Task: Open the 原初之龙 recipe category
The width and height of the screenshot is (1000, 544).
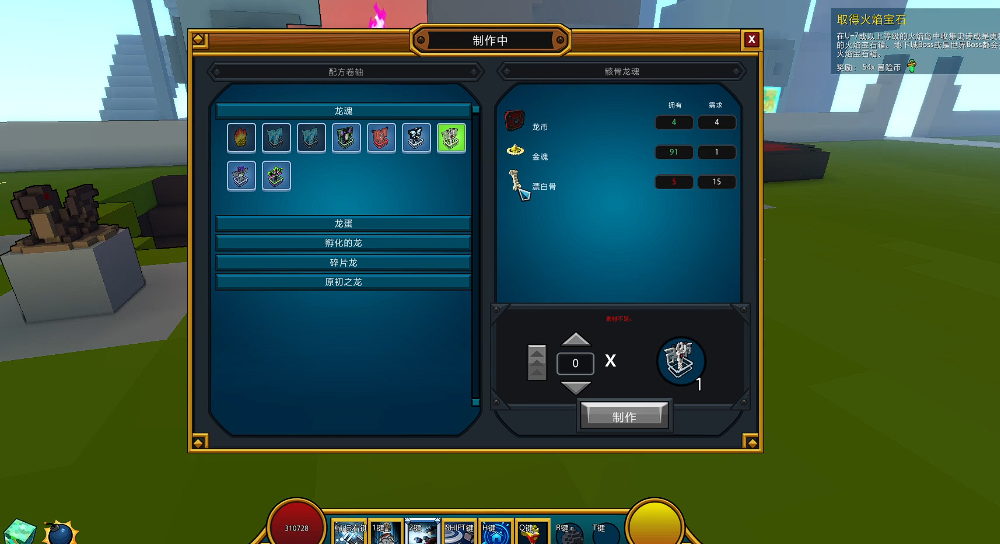Action: pos(343,282)
